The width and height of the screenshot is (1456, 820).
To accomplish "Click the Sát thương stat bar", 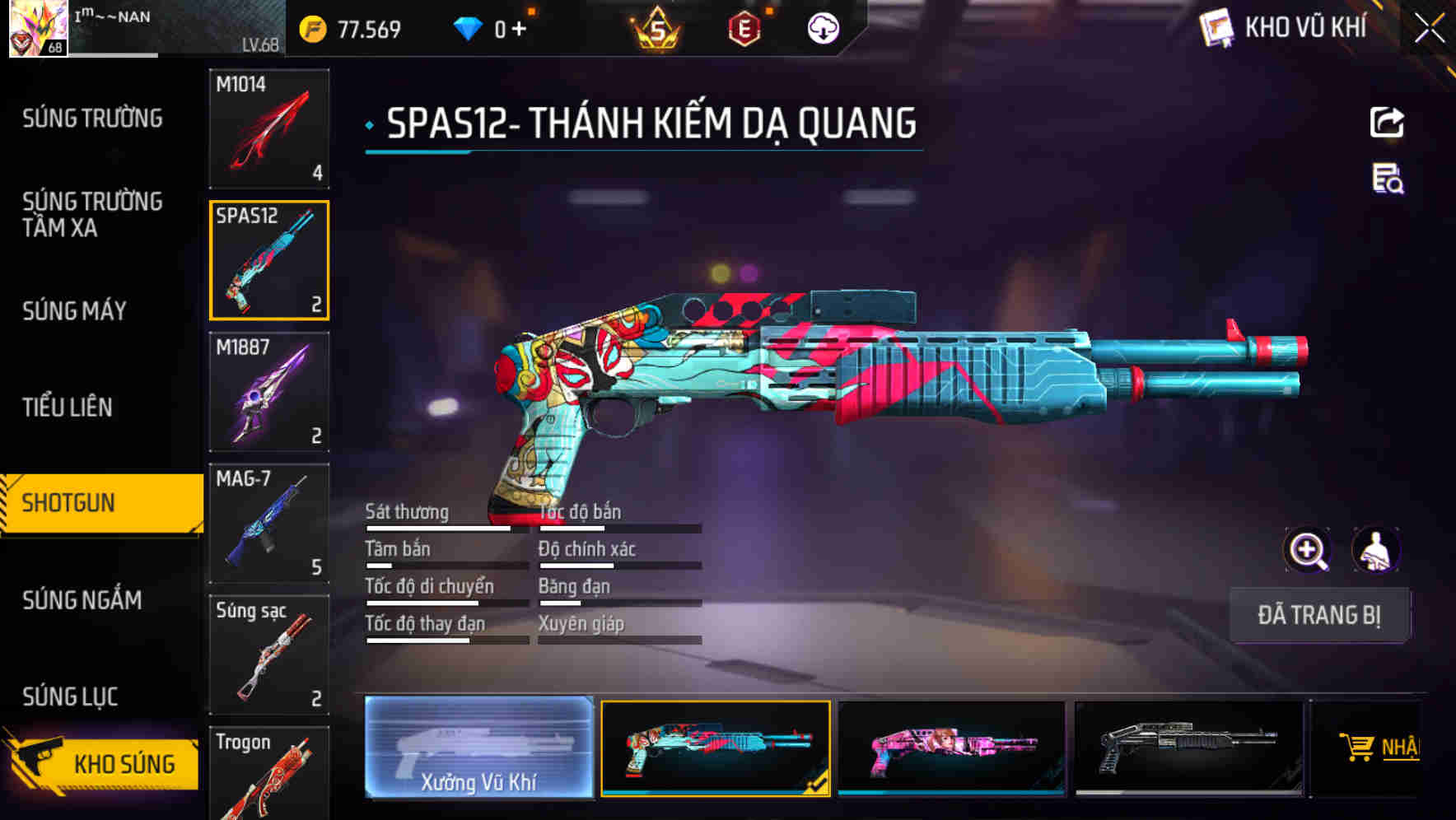I will (x=445, y=527).
